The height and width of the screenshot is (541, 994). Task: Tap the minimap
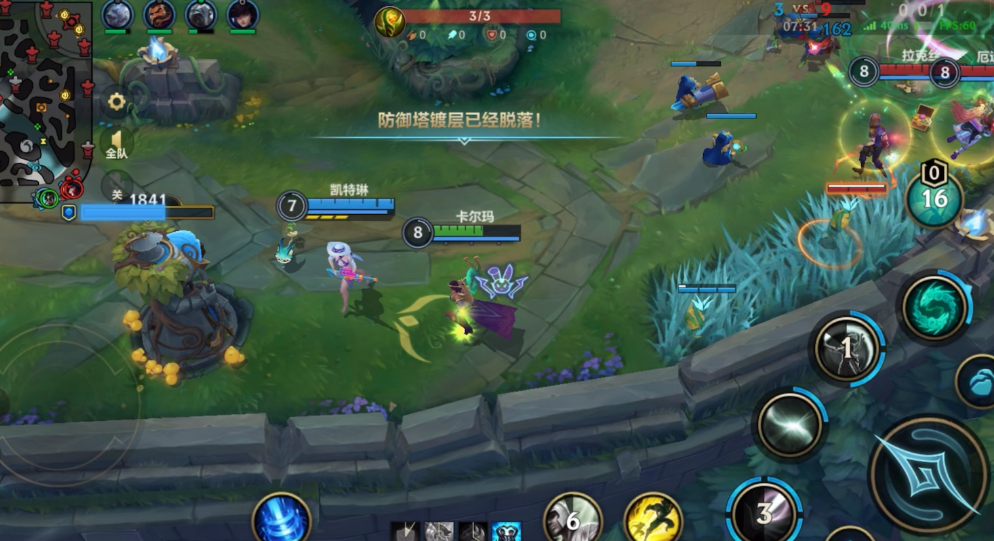(x=47, y=100)
